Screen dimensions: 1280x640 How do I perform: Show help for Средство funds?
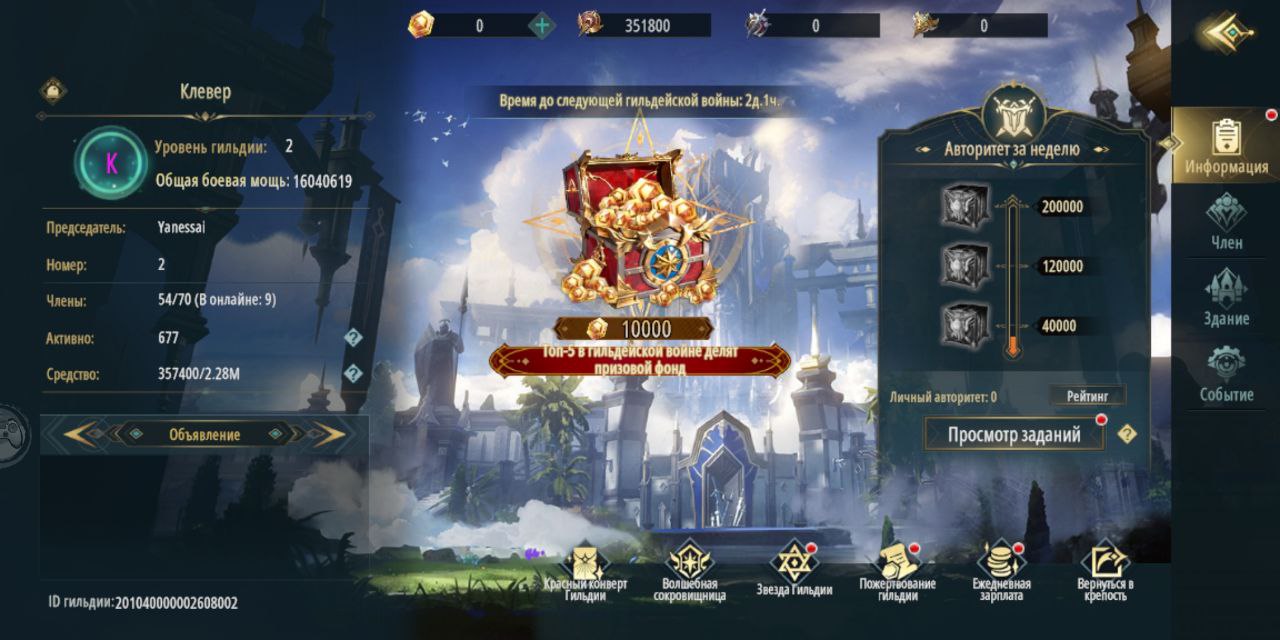coord(352,374)
